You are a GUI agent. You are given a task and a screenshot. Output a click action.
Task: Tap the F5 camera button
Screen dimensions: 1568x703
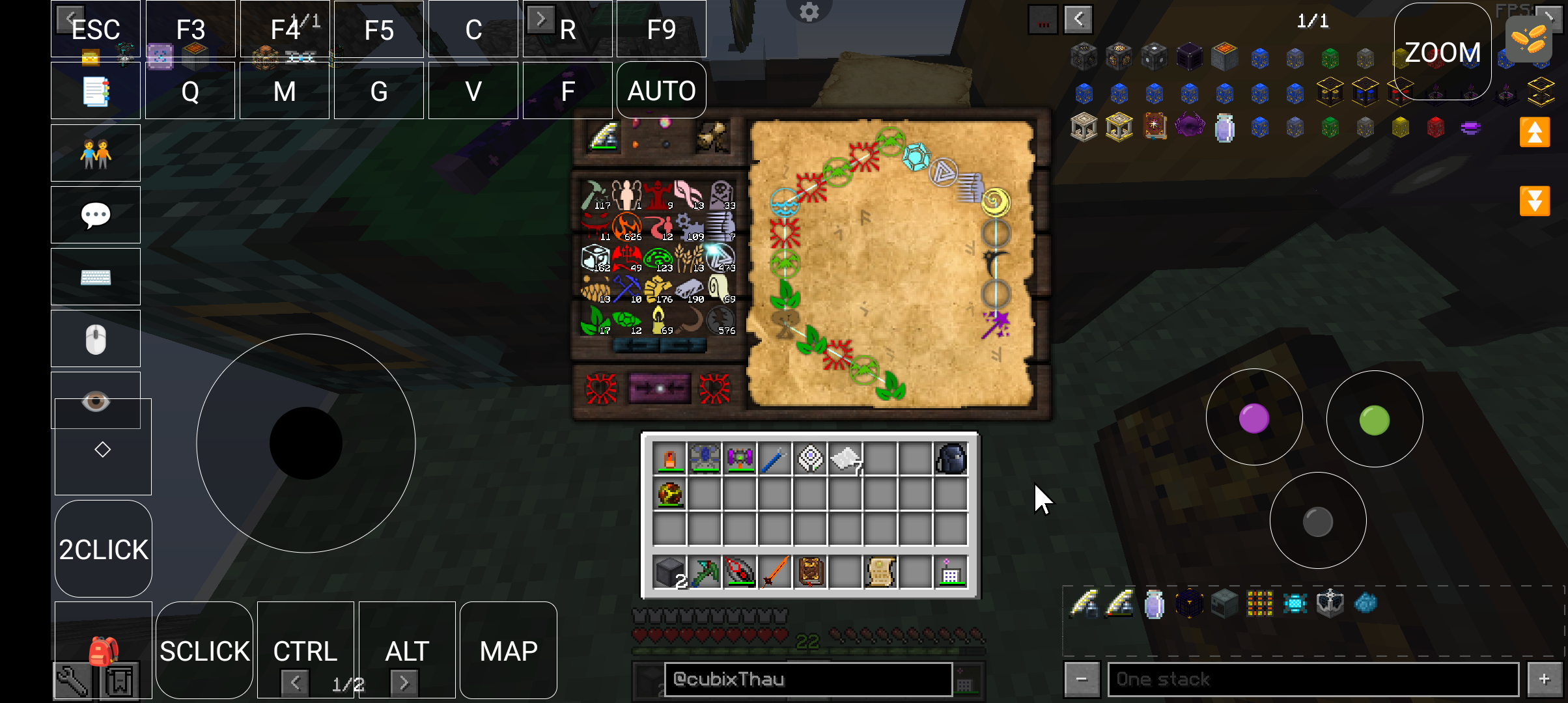click(378, 29)
